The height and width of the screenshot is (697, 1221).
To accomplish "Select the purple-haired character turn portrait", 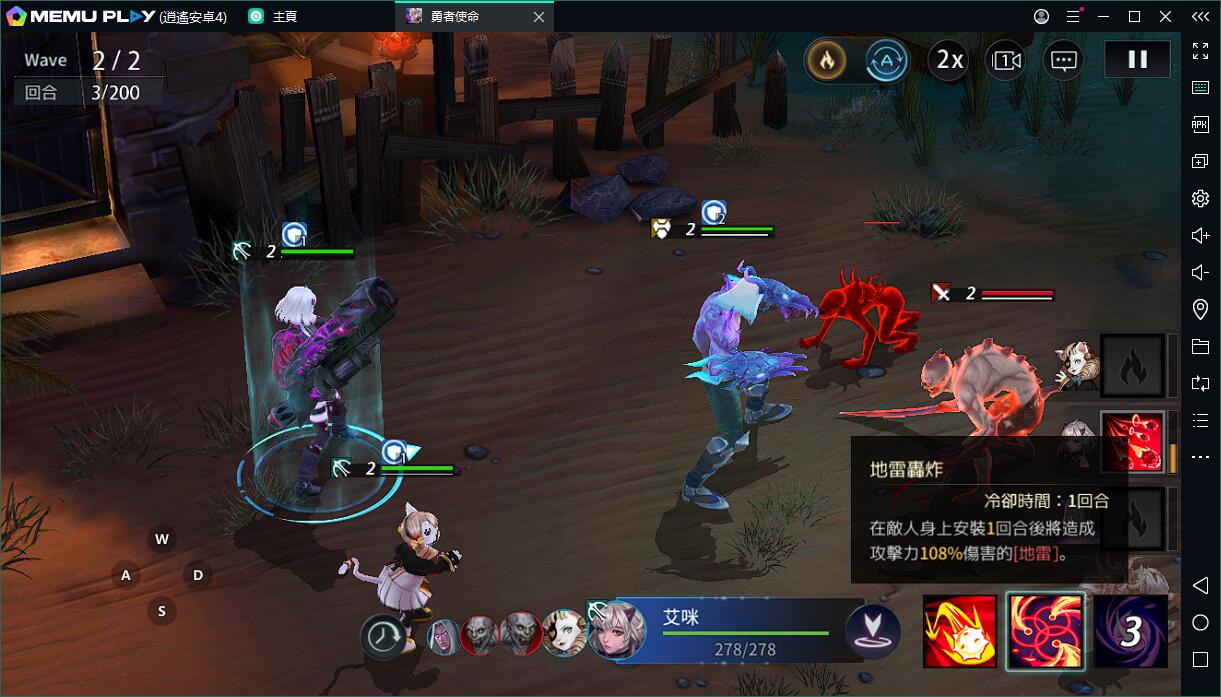I will pyautogui.click(x=443, y=635).
